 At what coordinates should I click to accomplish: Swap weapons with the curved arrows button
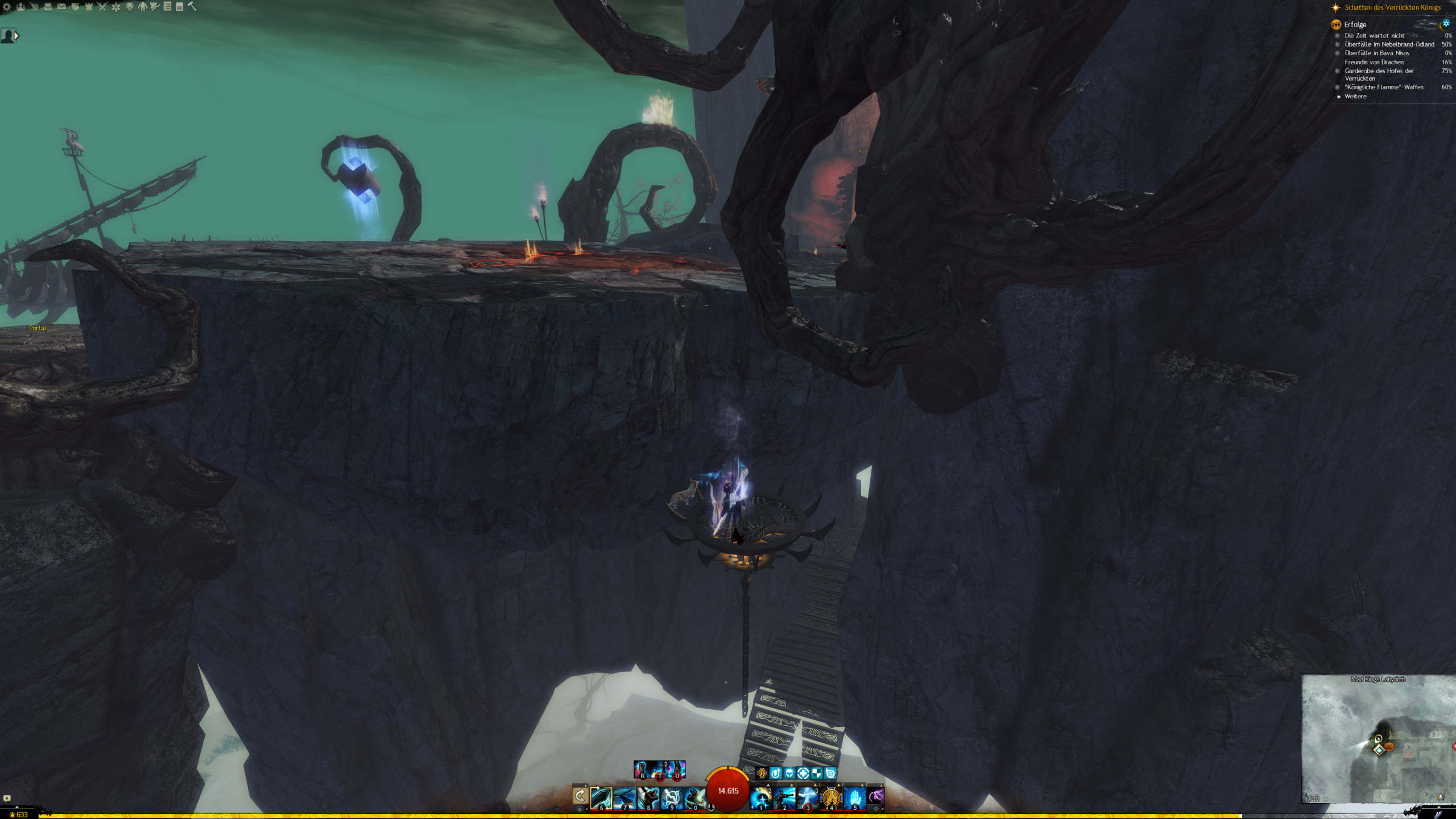click(x=580, y=796)
